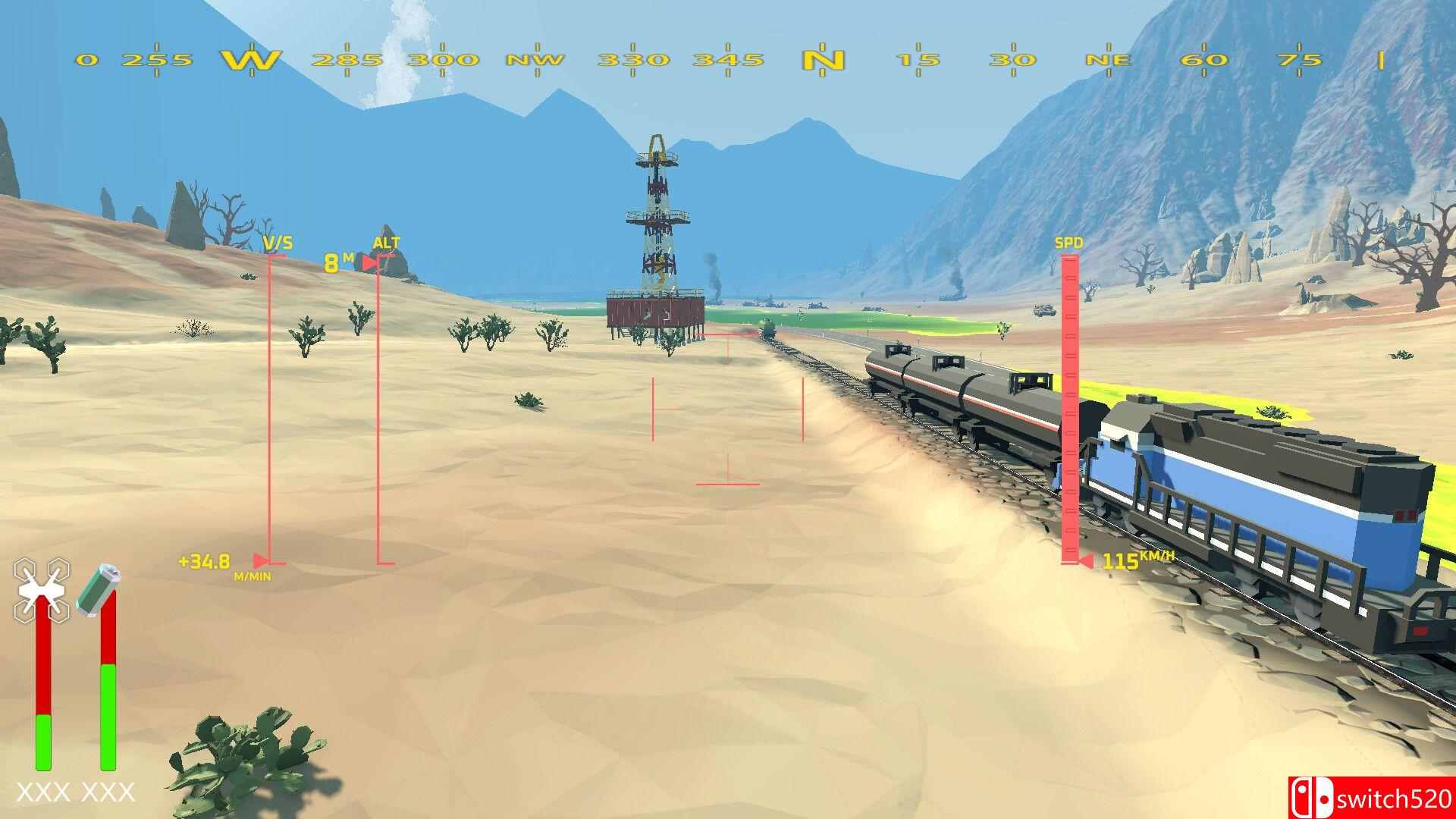This screenshot has width=1456, height=819.
Task: Expand the left drone fuel gauge
Action: click(45, 682)
